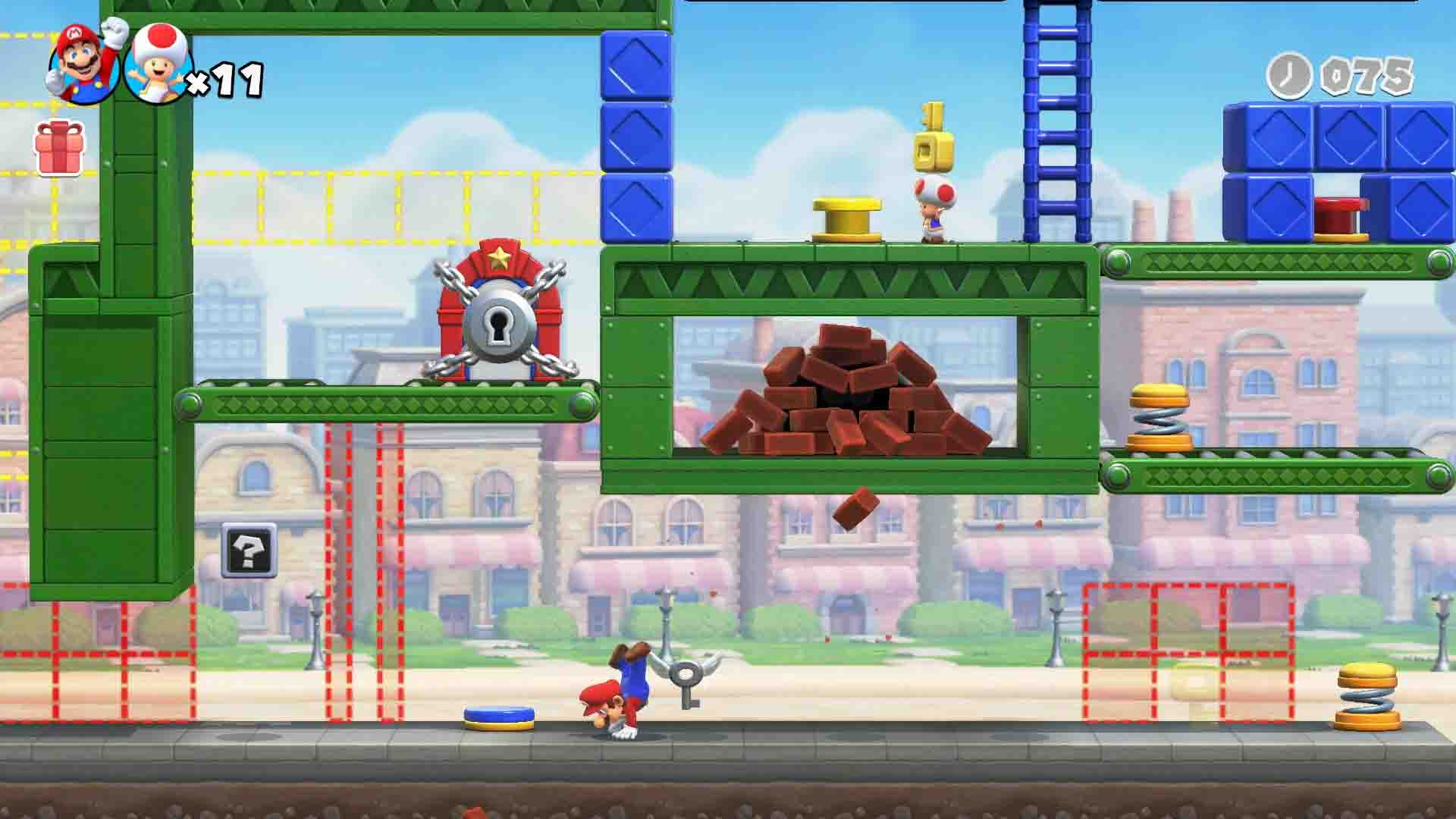Image resolution: width=1456 pixels, height=819 pixels.
Task: Click the falling brick below the platform
Action: pos(855,508)
